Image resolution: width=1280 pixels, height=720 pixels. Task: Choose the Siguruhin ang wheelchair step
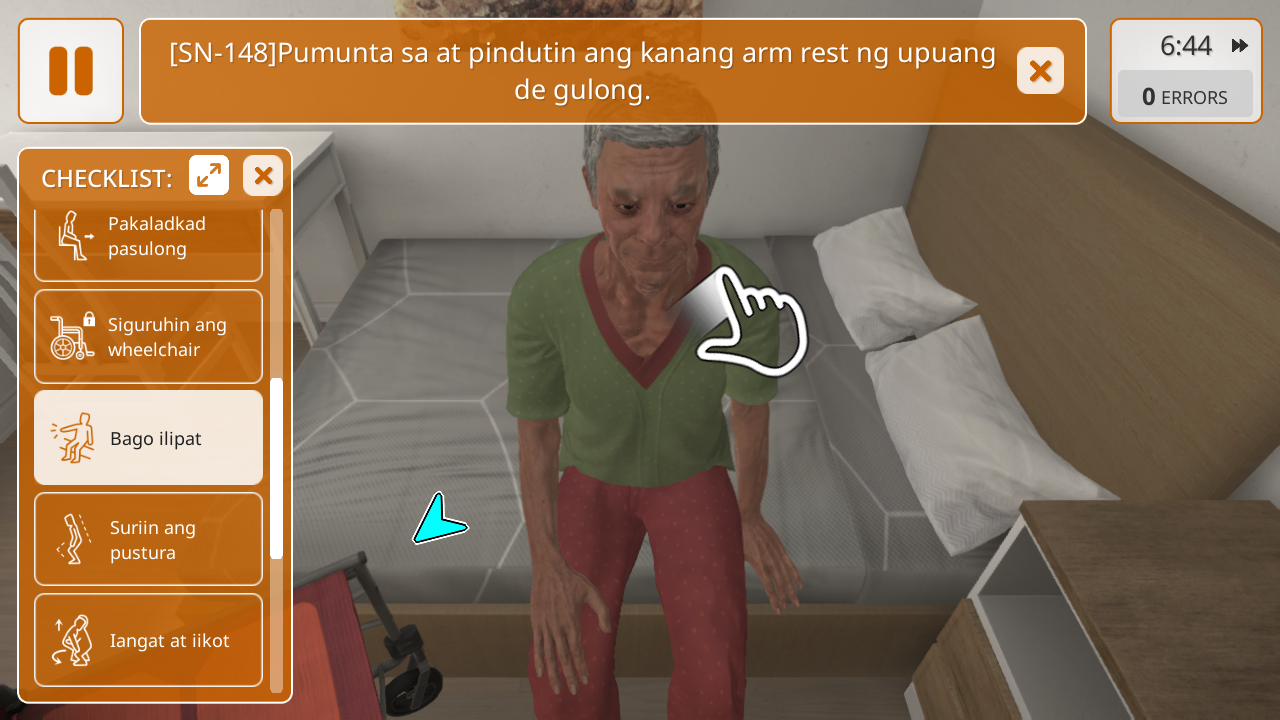click(x=148, y=337)
